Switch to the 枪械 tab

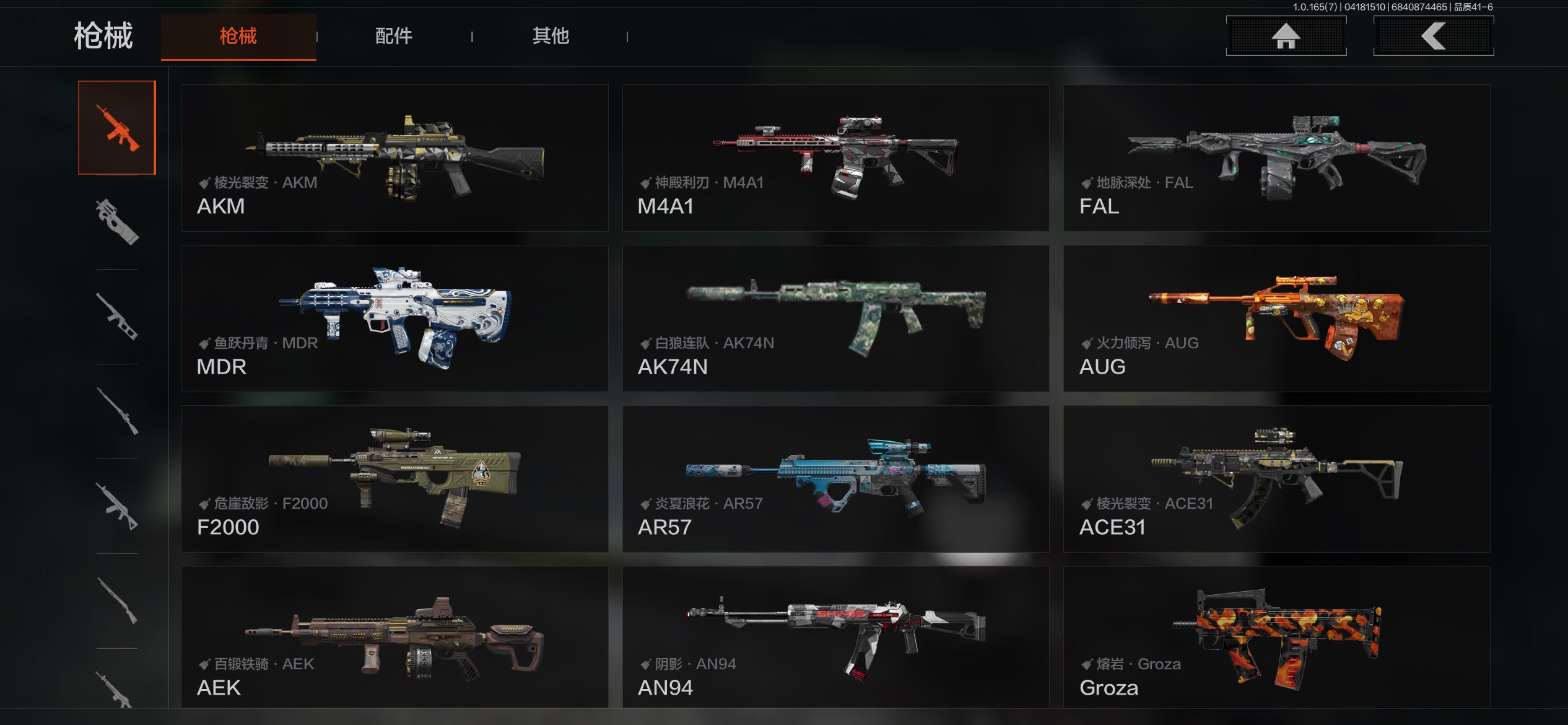[238, 37]
